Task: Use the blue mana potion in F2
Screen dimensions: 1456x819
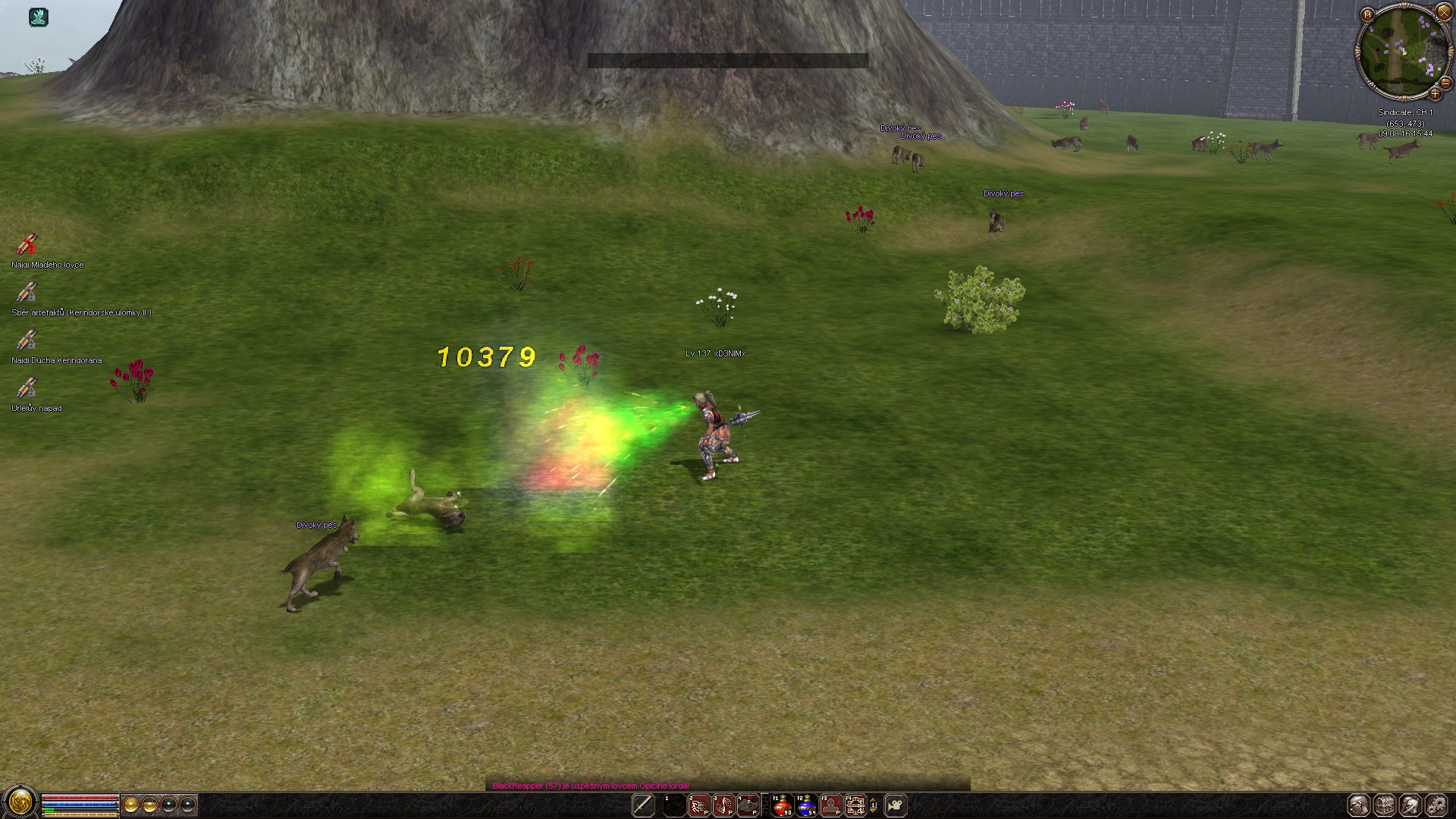Action: tap(806, 805)
